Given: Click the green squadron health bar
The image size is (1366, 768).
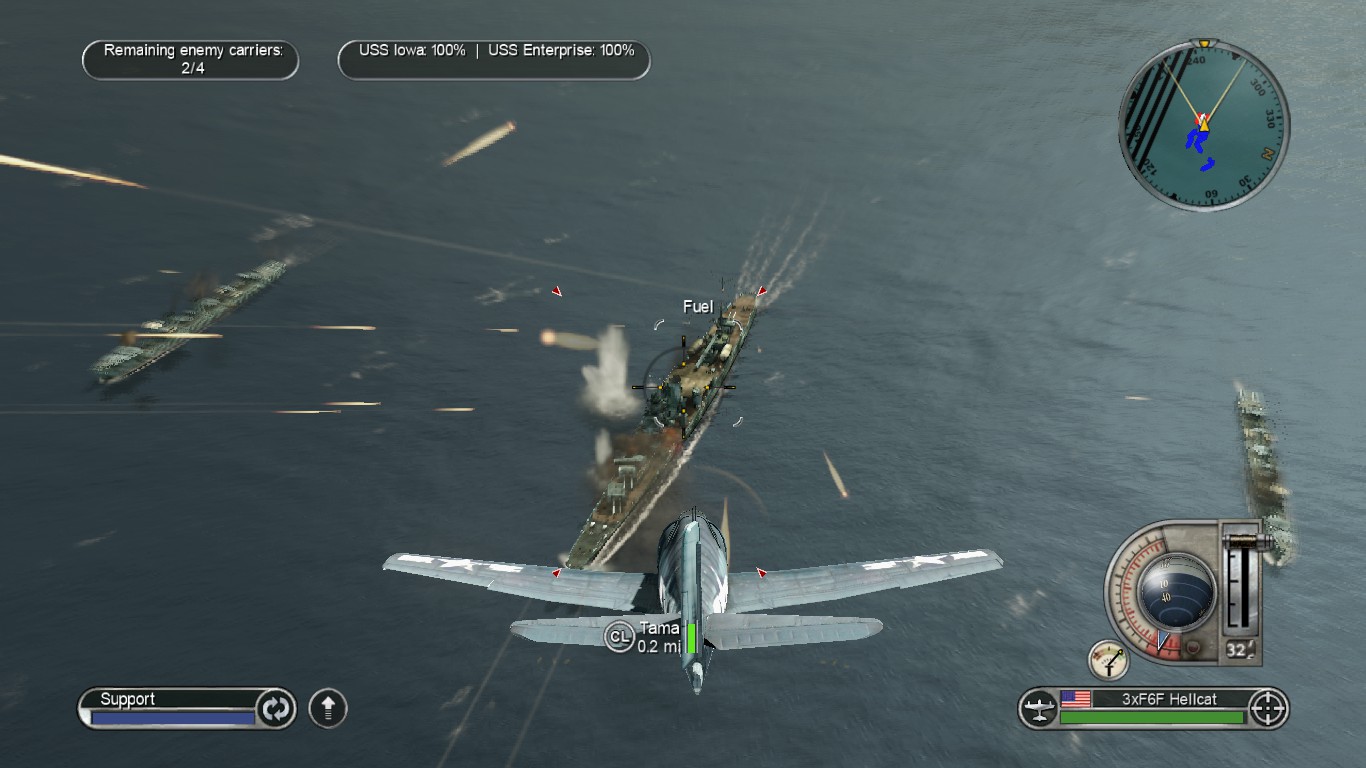Looking at the screenshot, I should (1150, 716).
